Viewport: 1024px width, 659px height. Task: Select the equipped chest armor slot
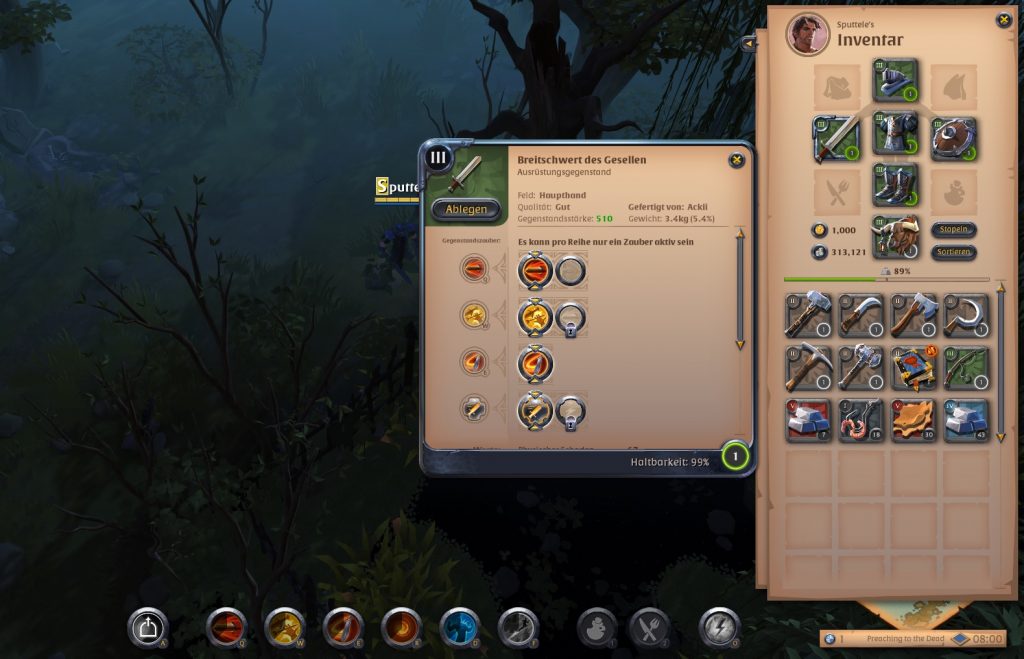(x=895, y=134)
